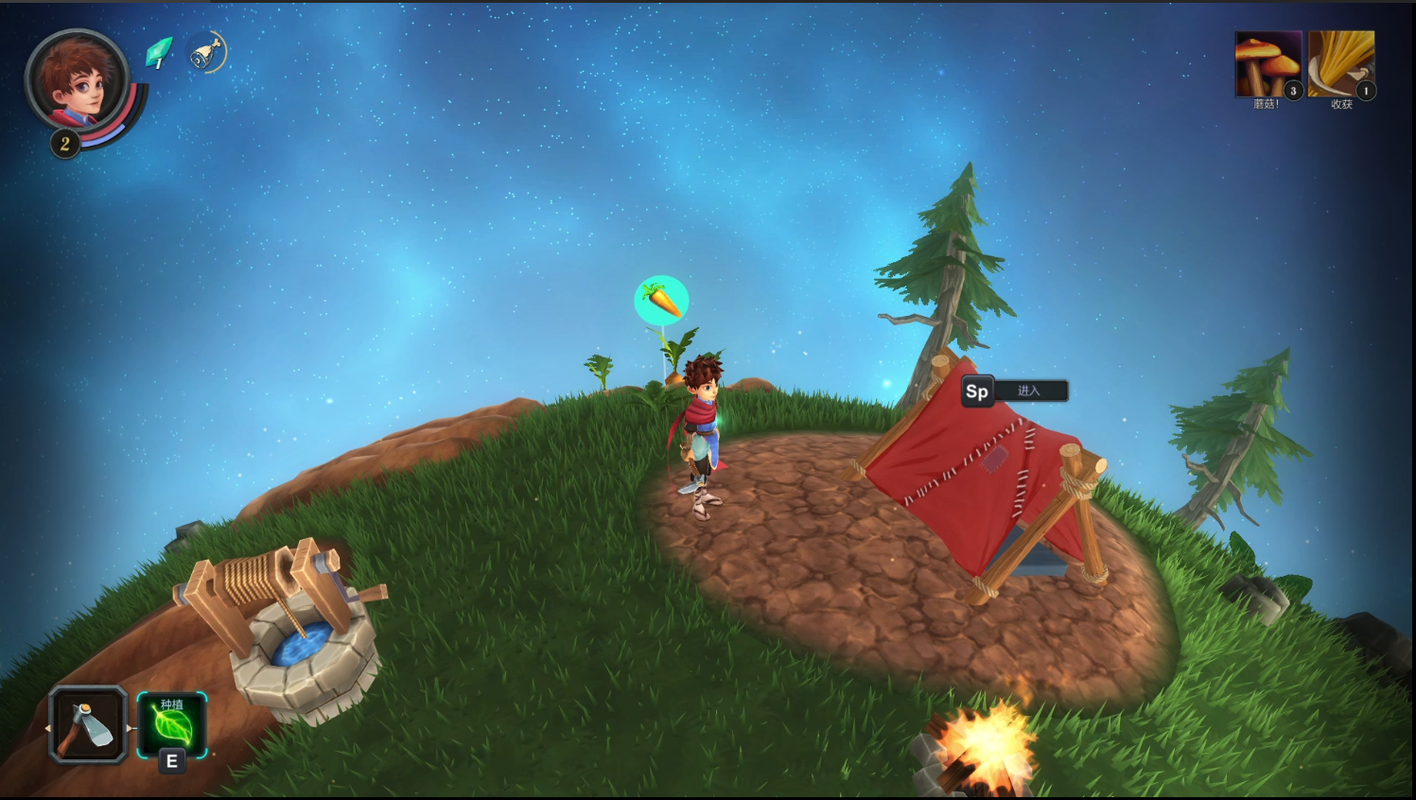Open the character portrait in the corner
The width and height of the screenshot is (1416, 800).
pyautogui.click(x=76, y=79)
